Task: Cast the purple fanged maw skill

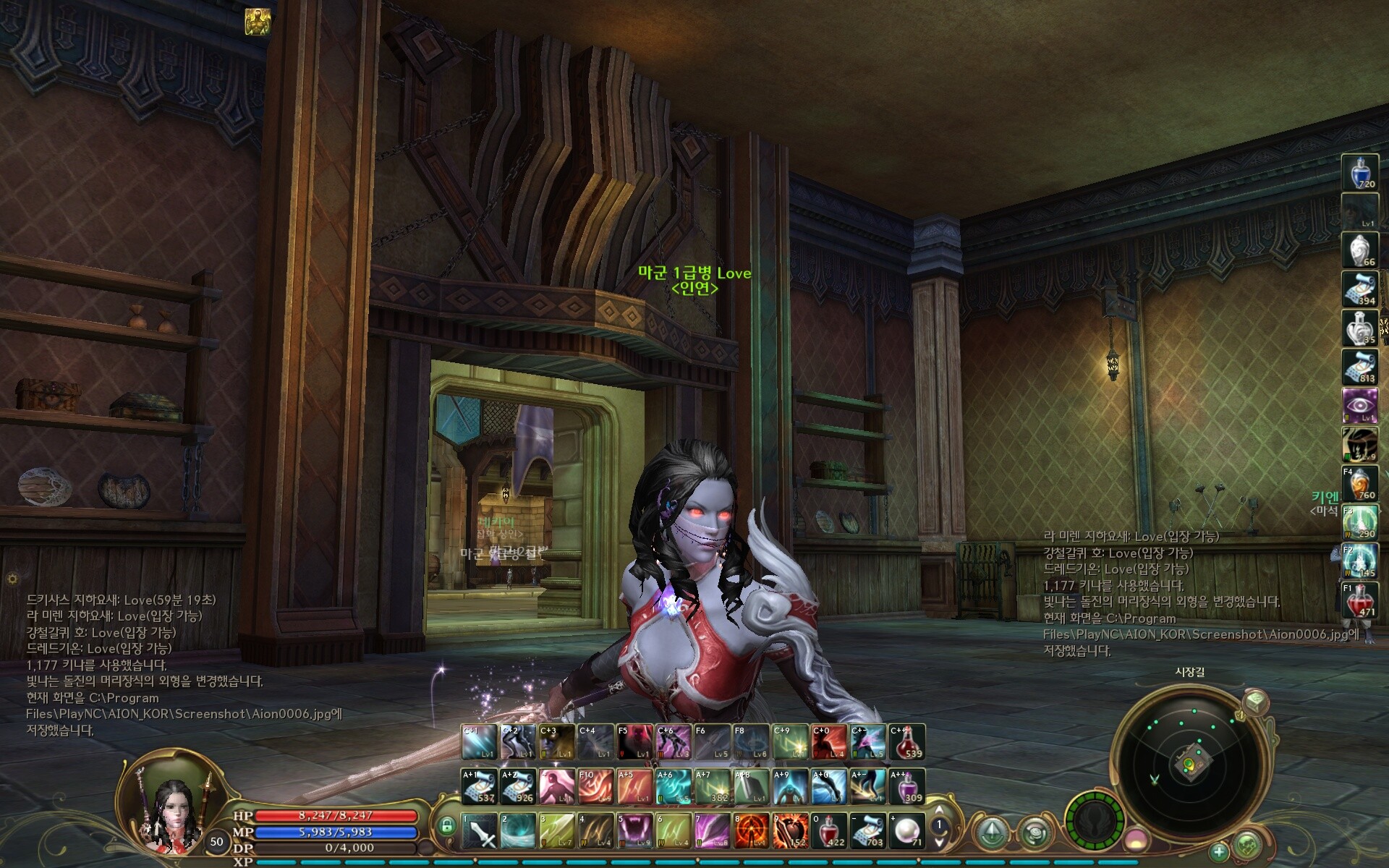Action: tap(635, 830)
